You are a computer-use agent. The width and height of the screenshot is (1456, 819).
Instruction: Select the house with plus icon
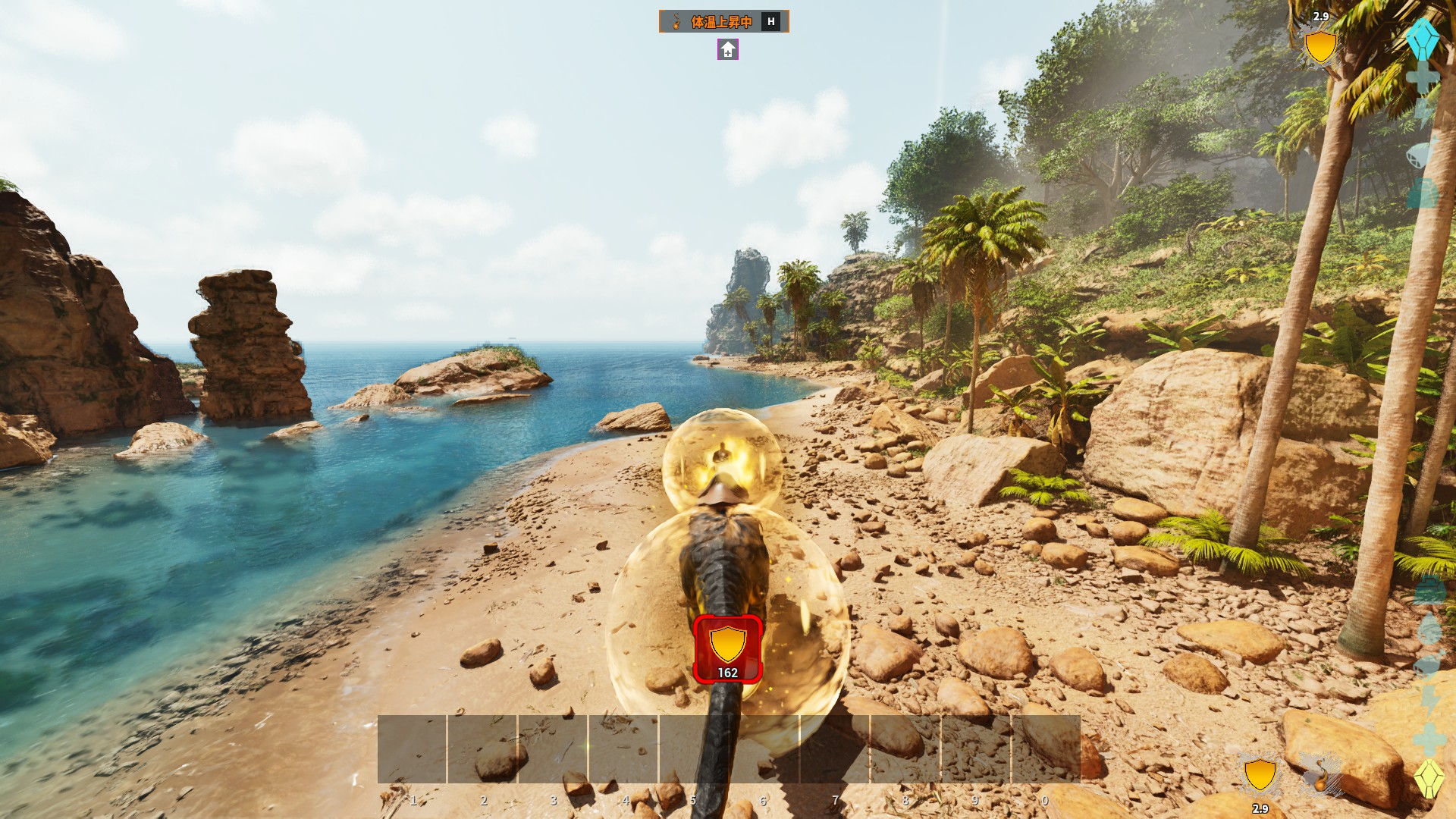[x=728, y=50]
